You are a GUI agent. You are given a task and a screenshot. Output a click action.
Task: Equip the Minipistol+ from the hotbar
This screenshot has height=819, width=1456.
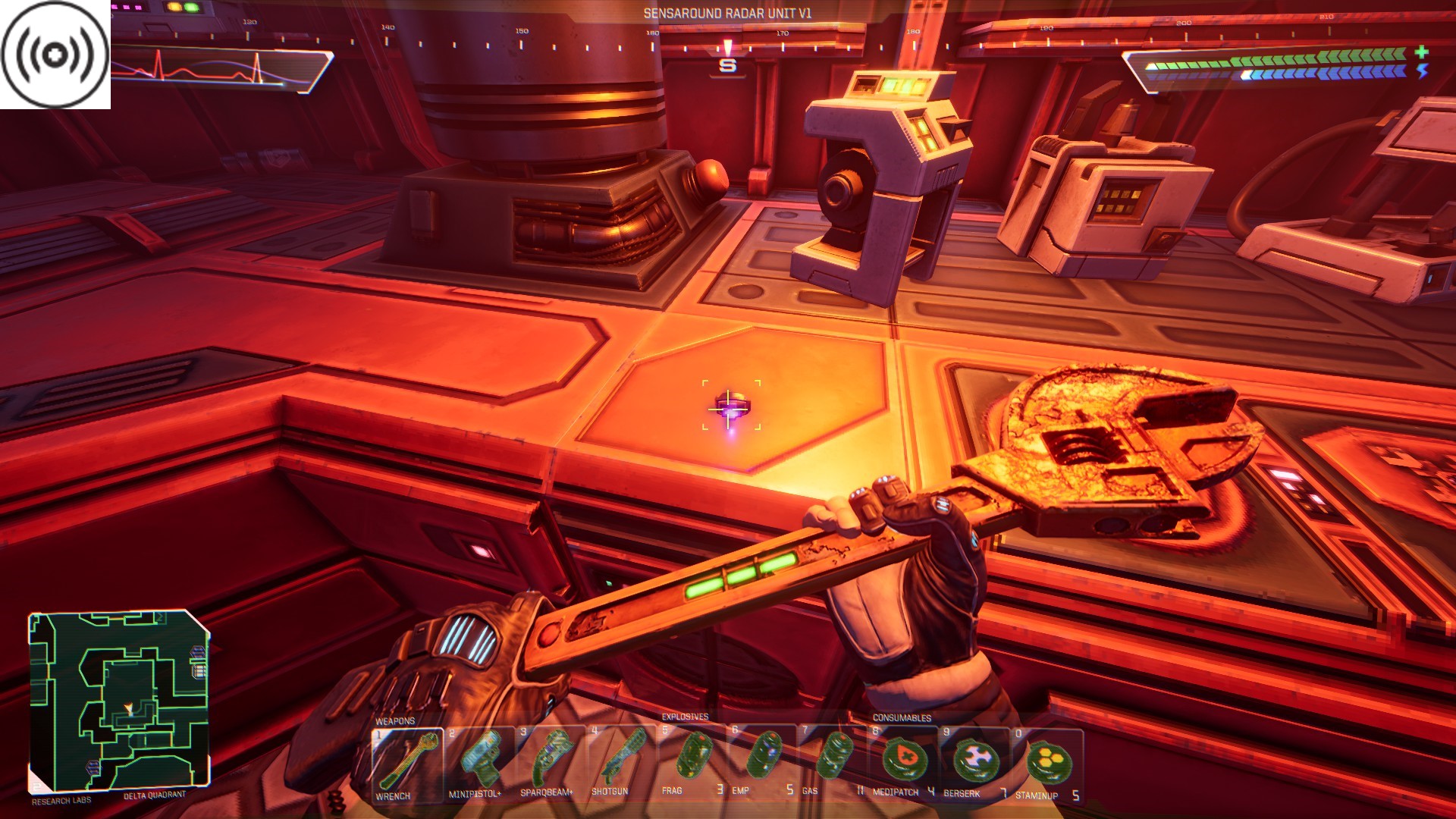tap(479, 763)
